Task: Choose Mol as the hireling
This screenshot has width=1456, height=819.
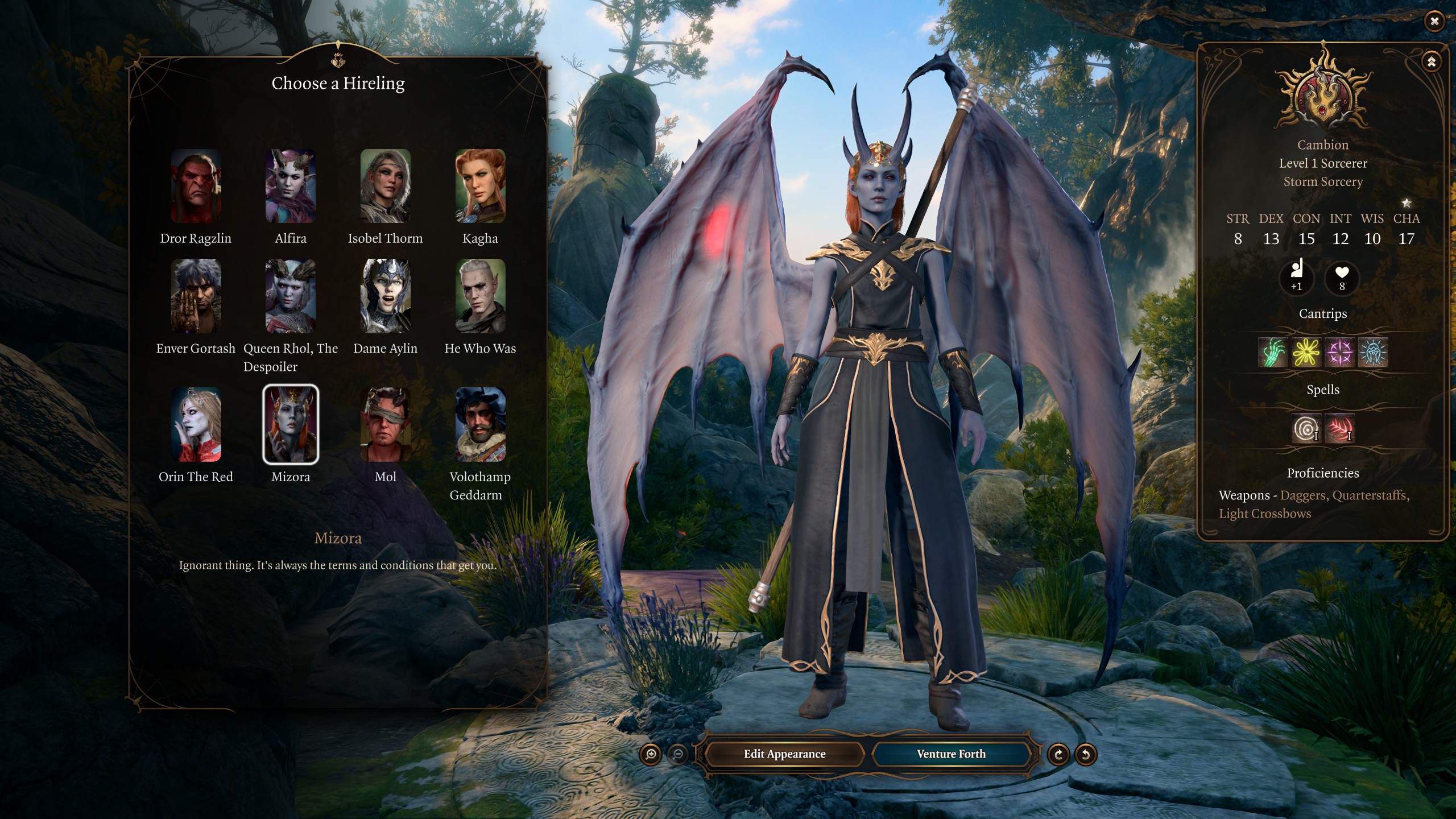Action: click(x=385, y=424)
